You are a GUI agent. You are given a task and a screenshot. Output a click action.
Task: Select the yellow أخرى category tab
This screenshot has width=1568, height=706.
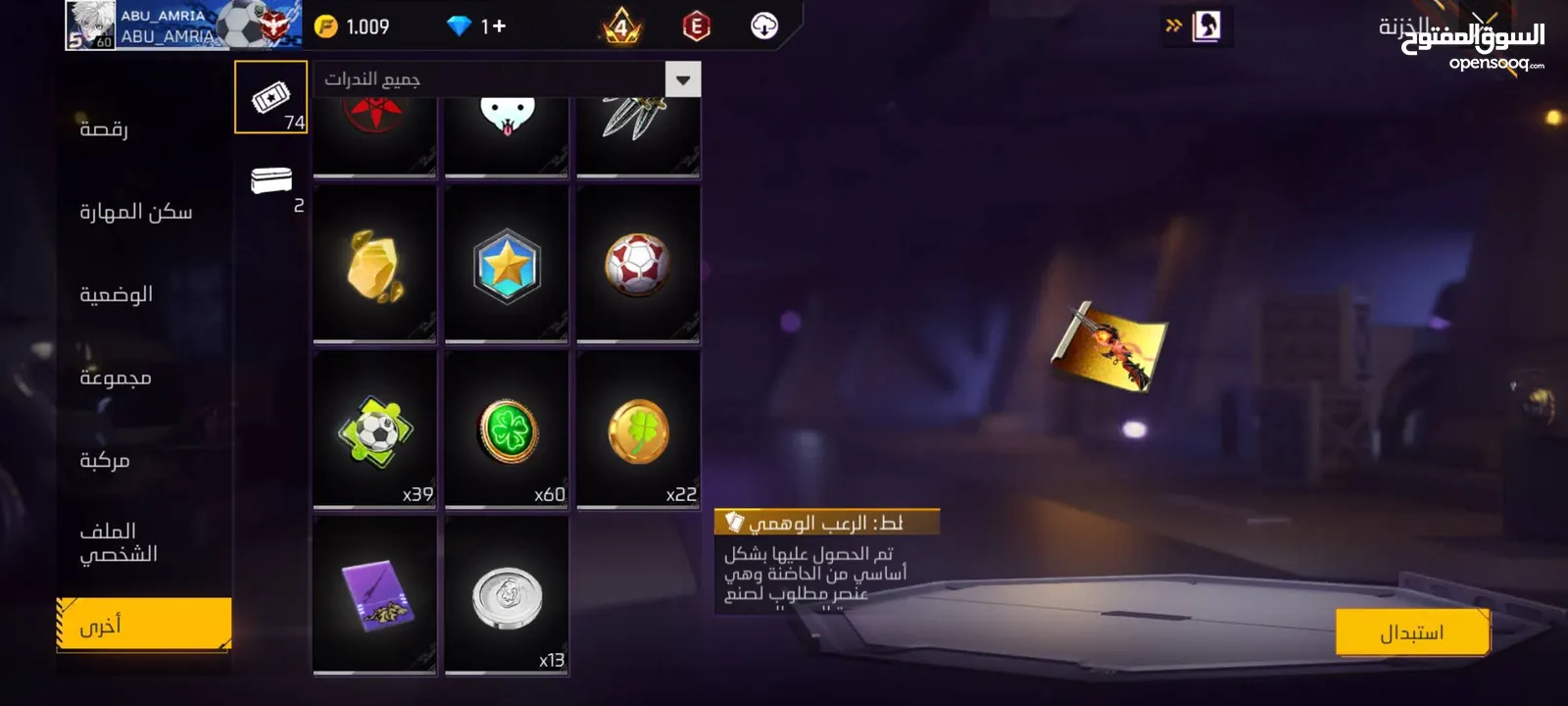pos(144,625)
